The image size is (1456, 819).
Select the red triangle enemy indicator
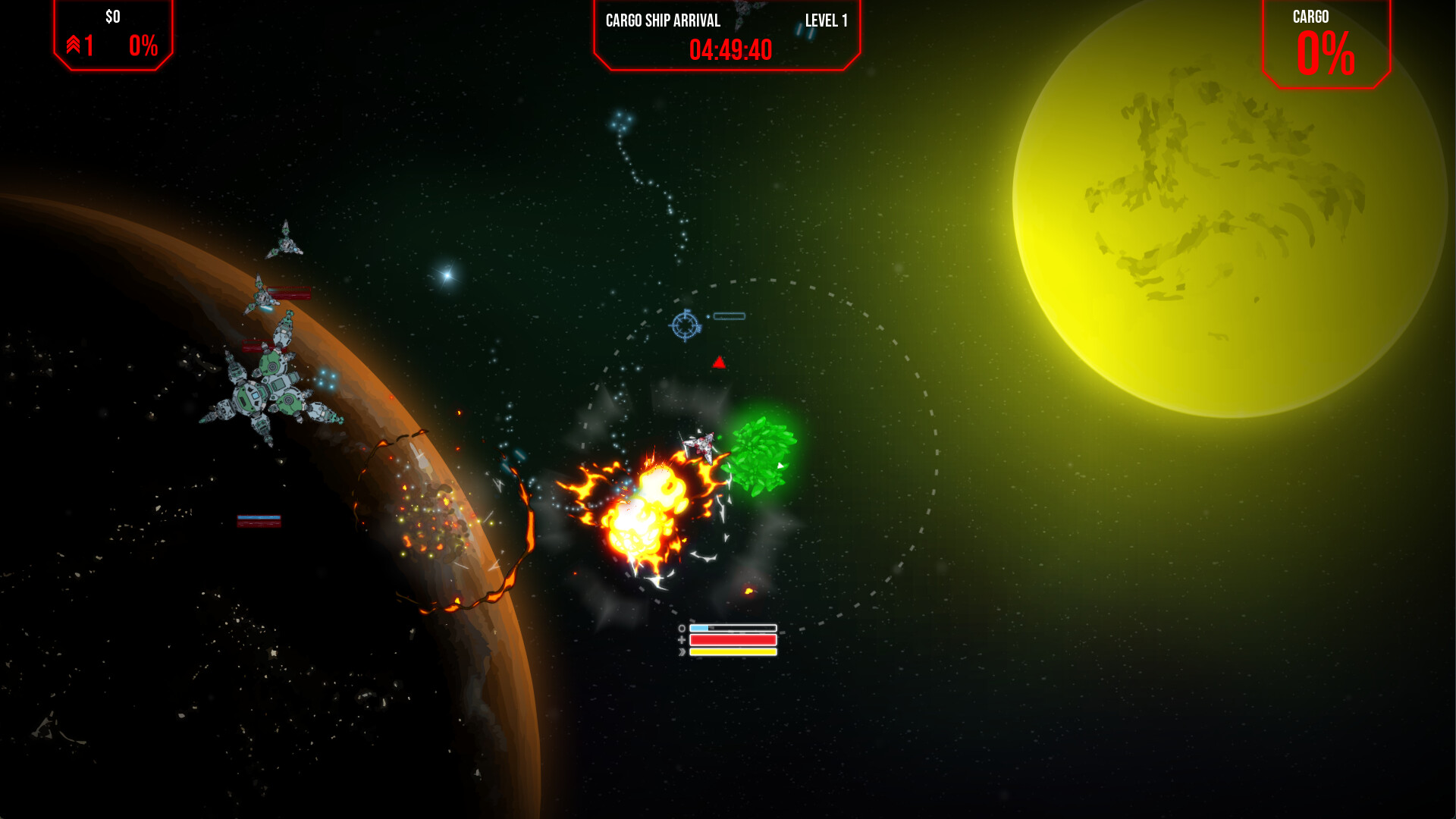tap(717, 362)
